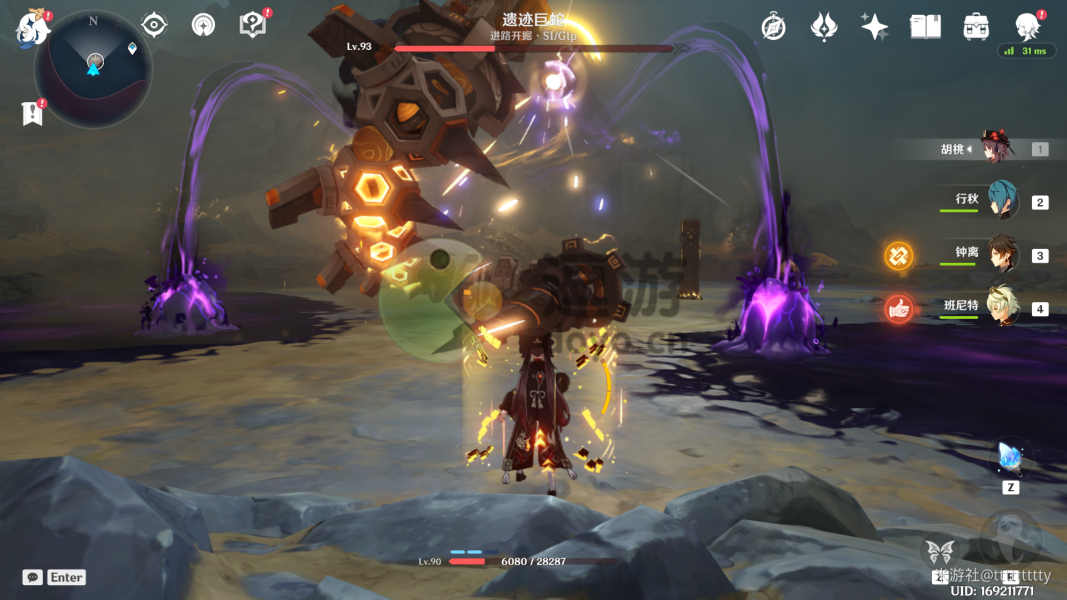Image resolution: width=1067 pixels, height=600 pixels.
Task: Switch to party member 班尼特
Action: 1002,307
